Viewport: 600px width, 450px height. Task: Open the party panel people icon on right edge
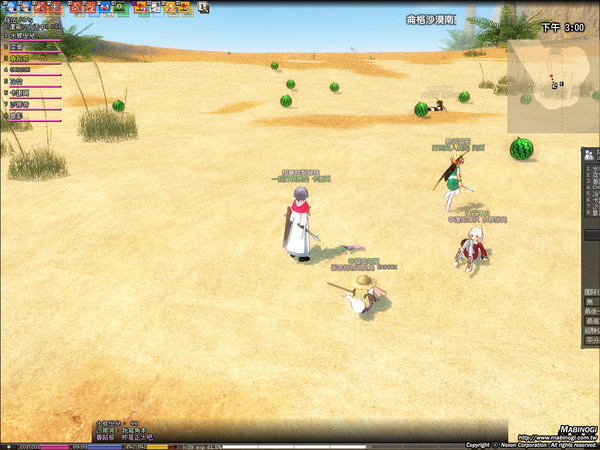coord(591,155)
